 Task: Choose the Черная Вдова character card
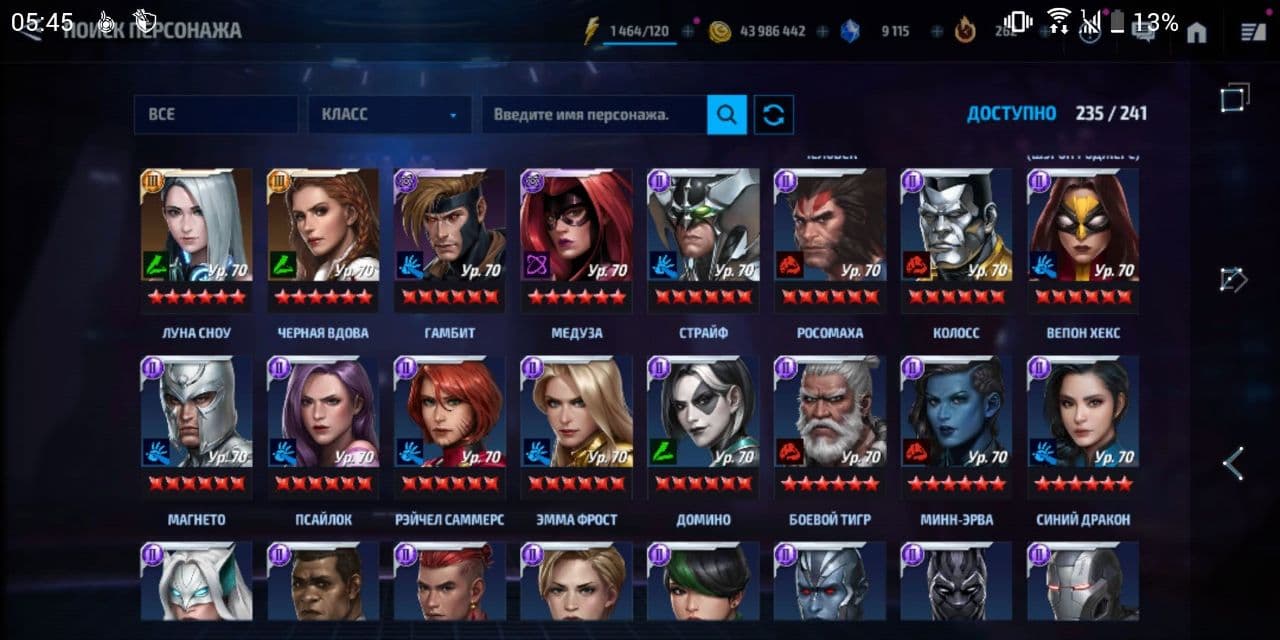[323, 238]
